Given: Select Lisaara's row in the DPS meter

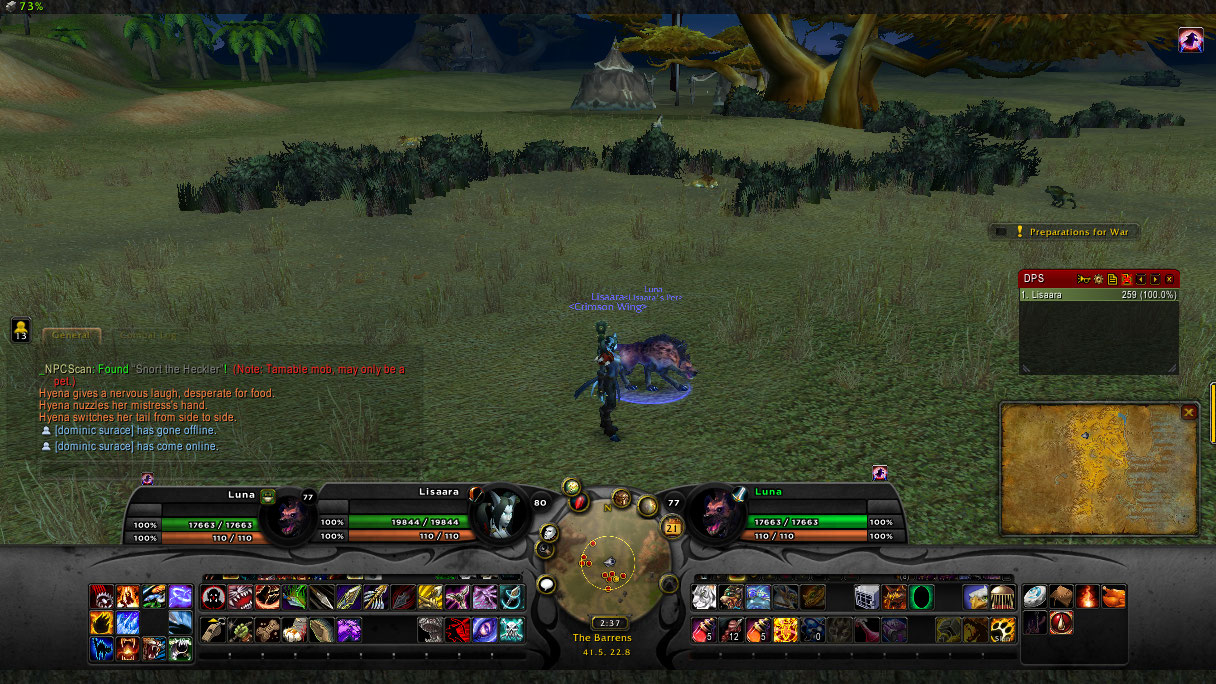Looking at the screenshot, I should 1098,295.
